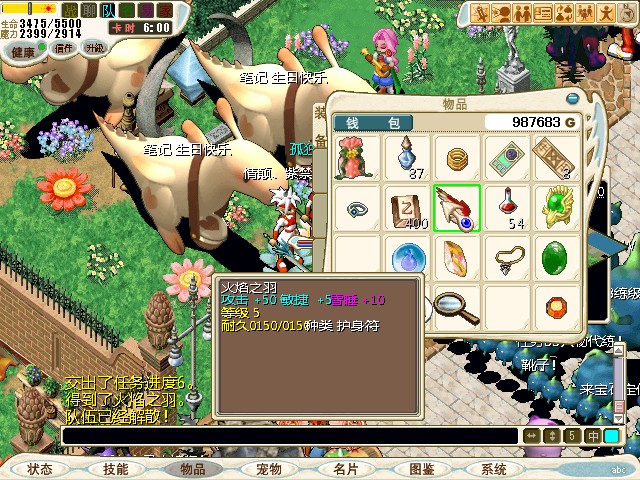Viewport: 640px width, 480px height.
Task: Select the flame feather amulet slot
Action: (x=457, y=209)
